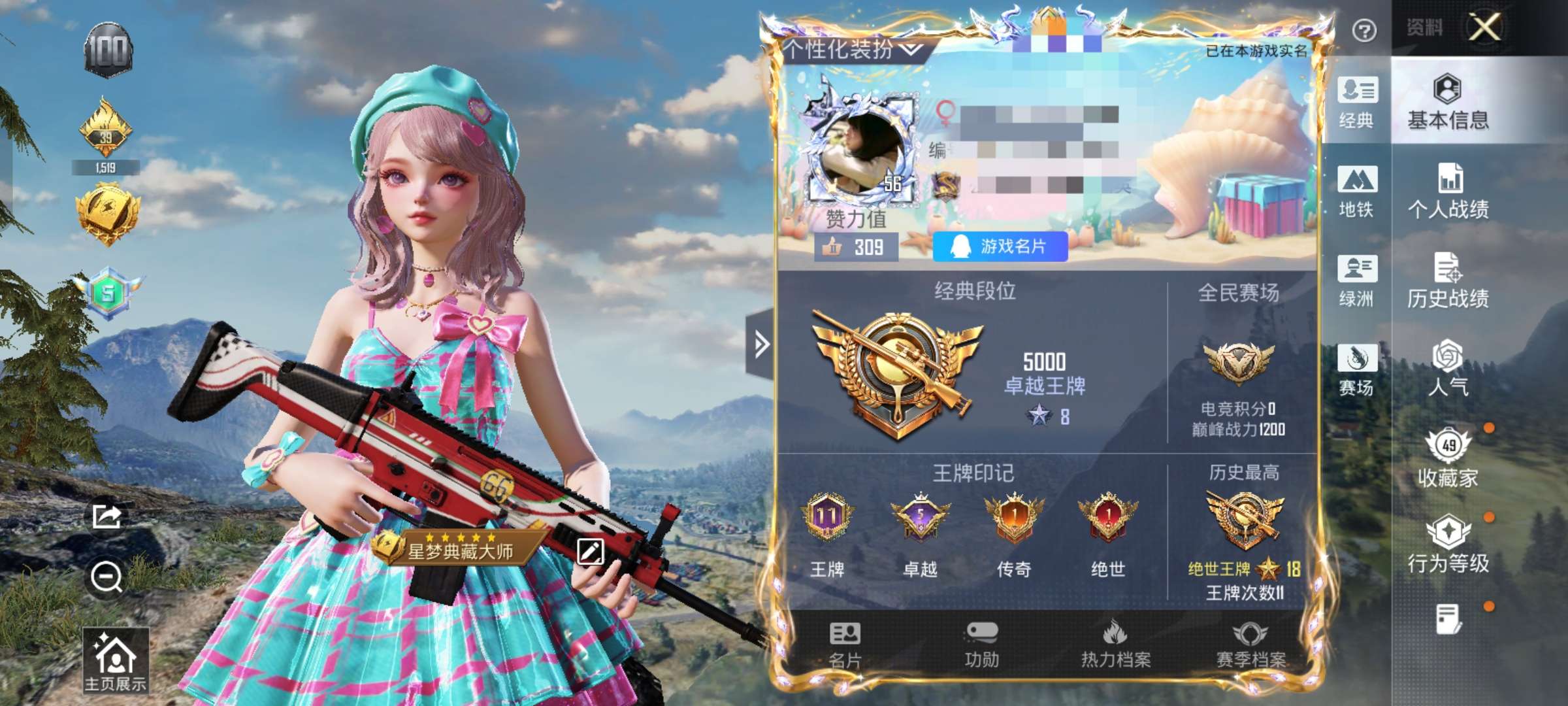Open the 功勋 bottom tab
This screenshot has height=706, width=1568.
981,645
